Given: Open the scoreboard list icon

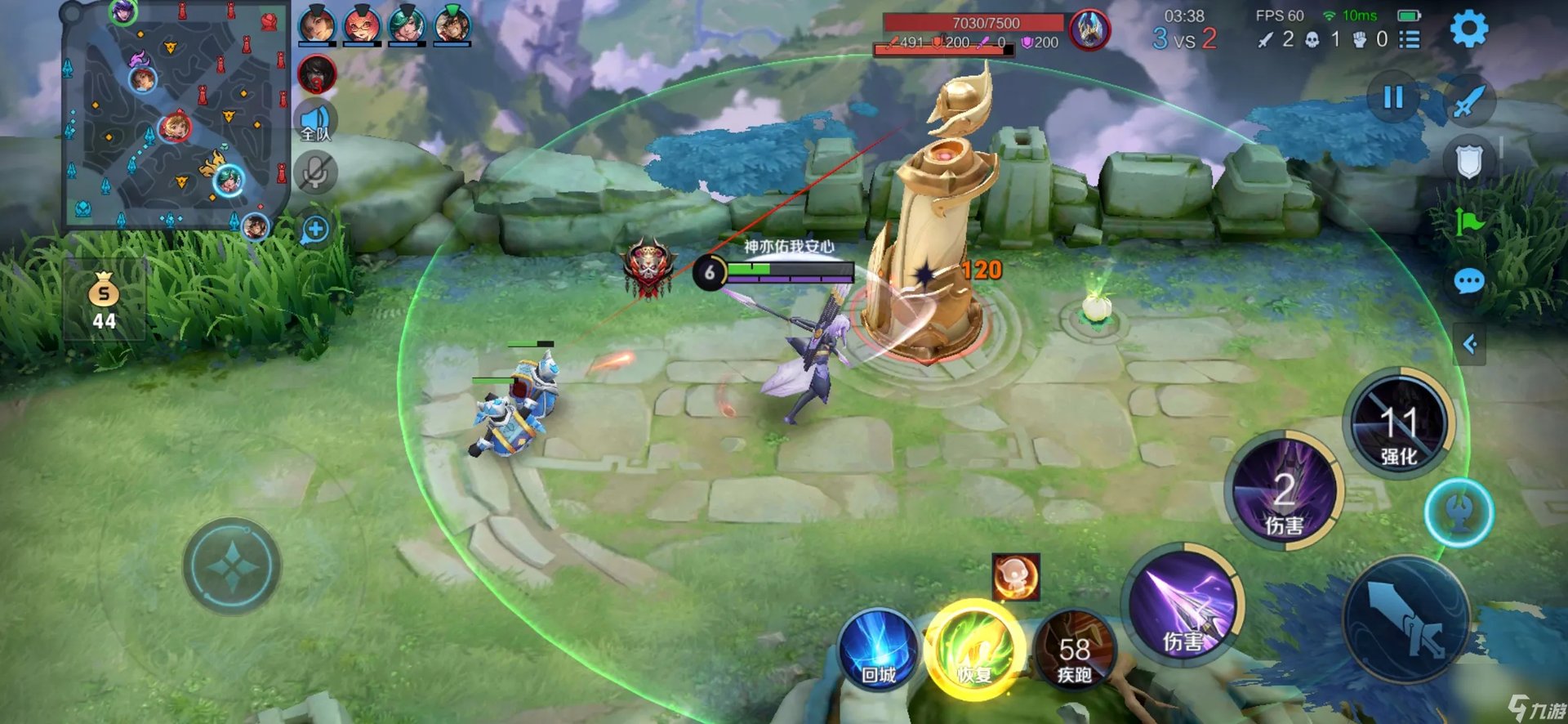Looking at the screenshot, I should tap(1410, 39).
